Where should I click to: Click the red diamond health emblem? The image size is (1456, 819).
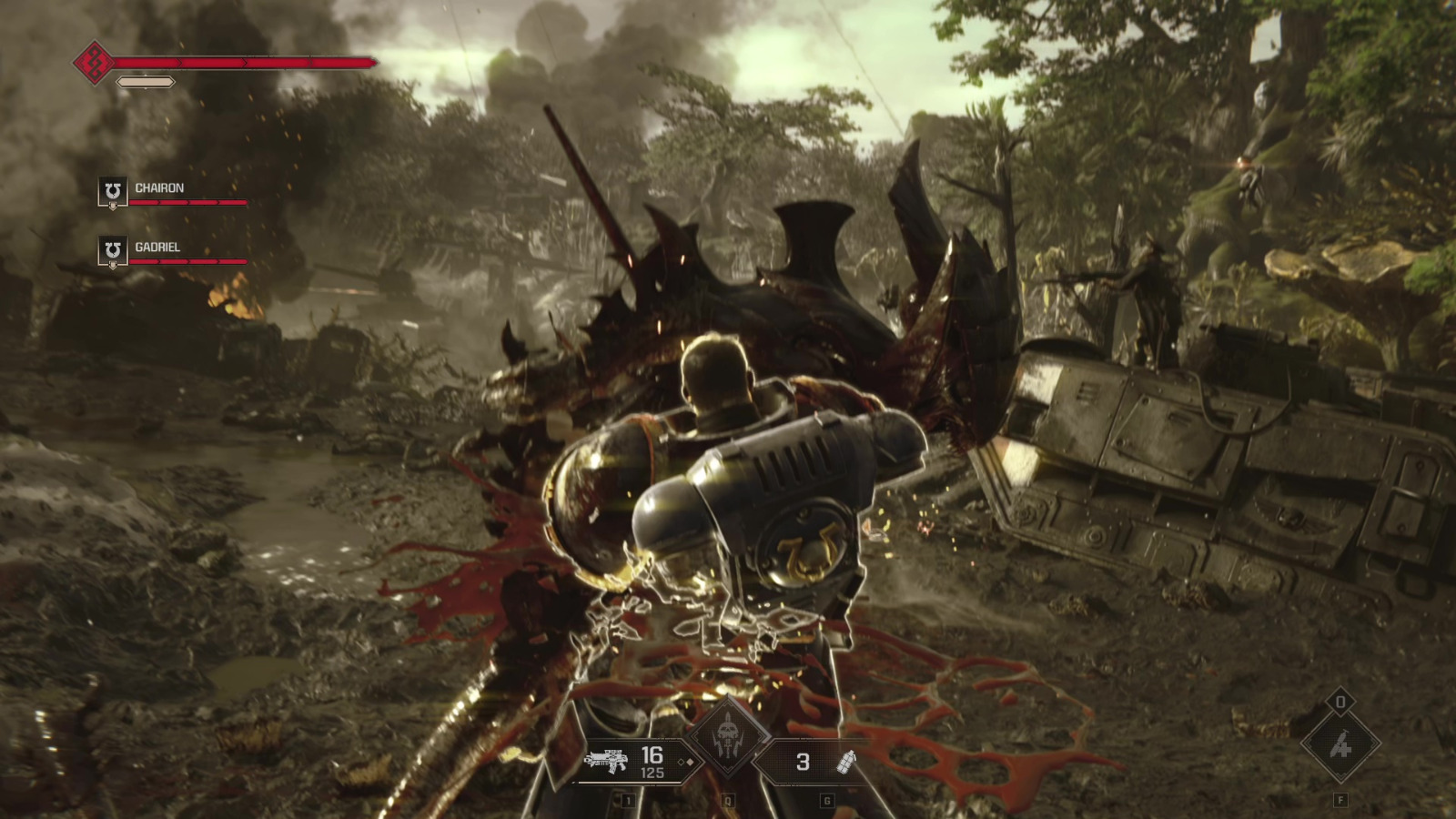tap(95, 63)
